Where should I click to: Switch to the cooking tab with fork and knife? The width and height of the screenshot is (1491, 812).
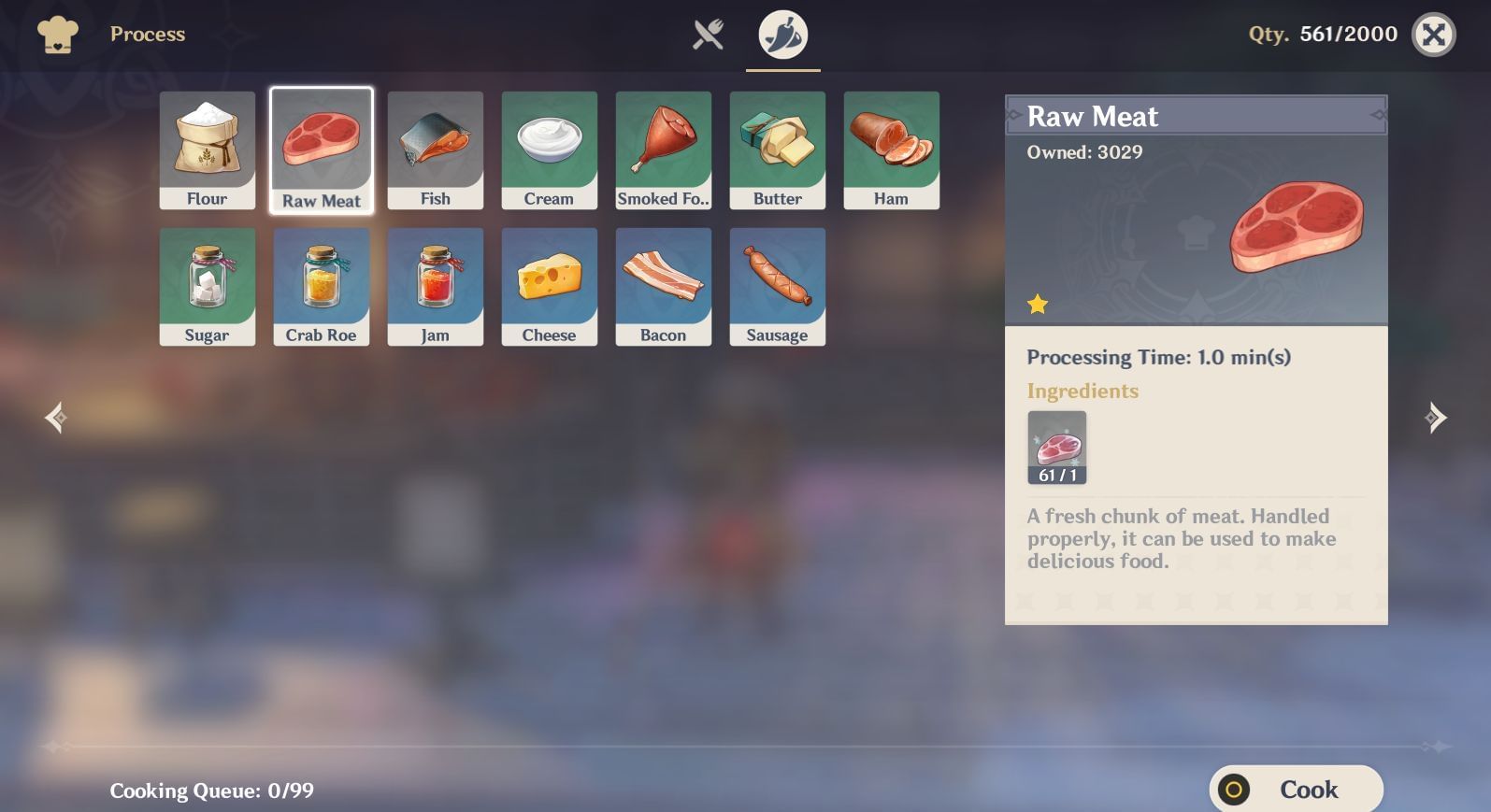(708, 34)
